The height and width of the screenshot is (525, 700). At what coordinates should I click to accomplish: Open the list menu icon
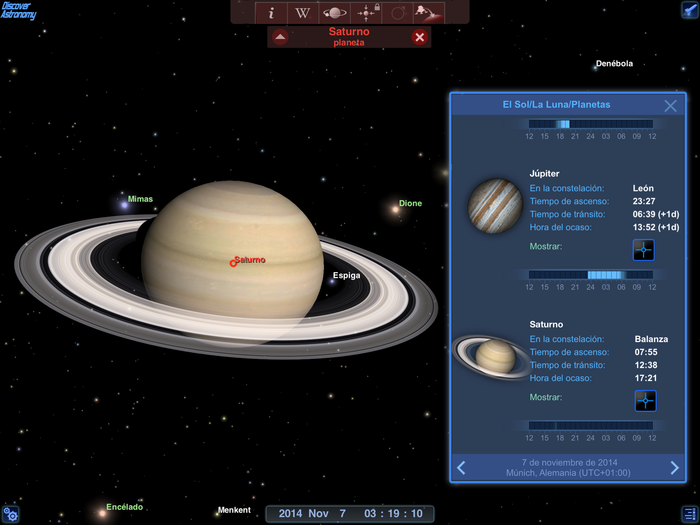pyautogui.click(x=688, y=514)
